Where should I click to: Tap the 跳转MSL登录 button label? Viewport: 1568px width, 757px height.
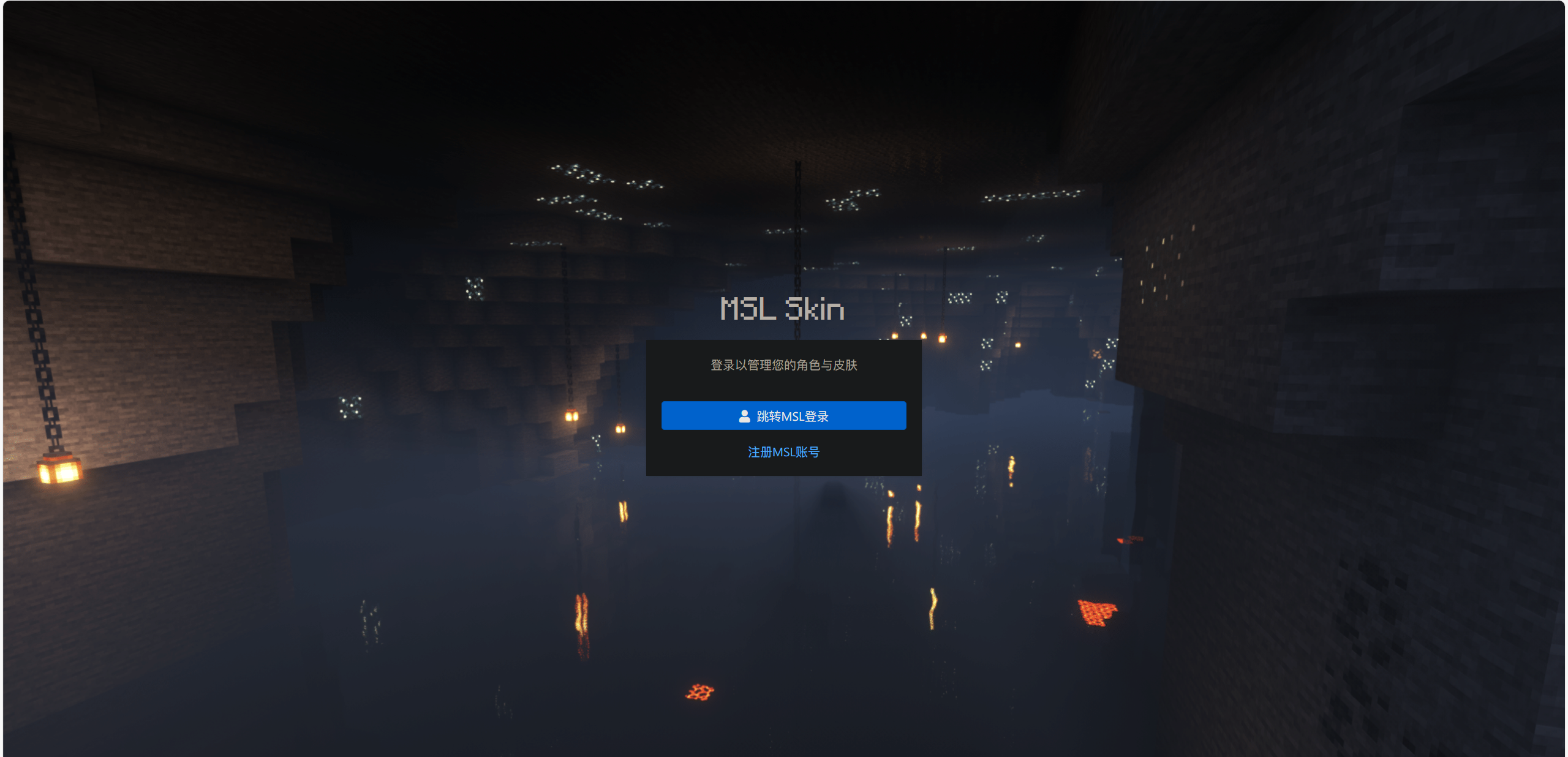(x=793, y=415)
